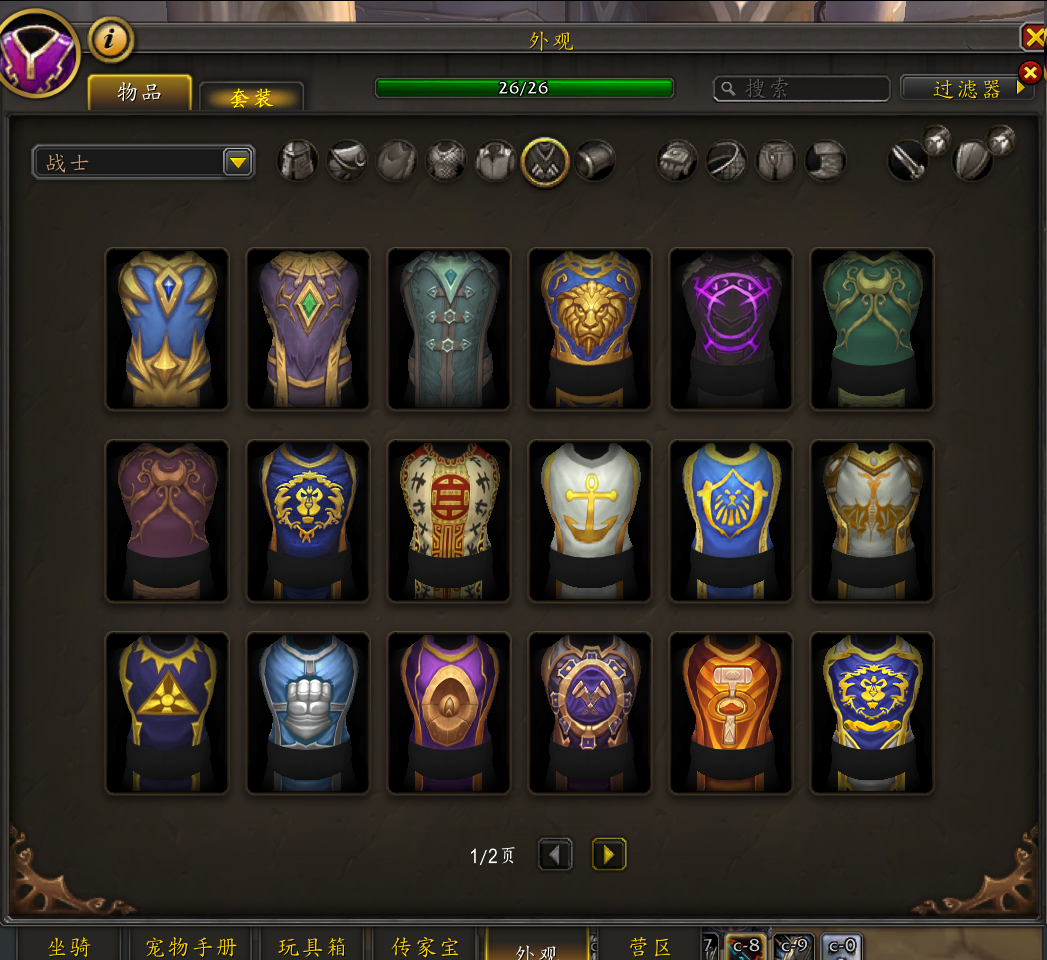Choose the helmet slot icon
The height and width of the screenshot is (960, 1047).
(298, 161)
